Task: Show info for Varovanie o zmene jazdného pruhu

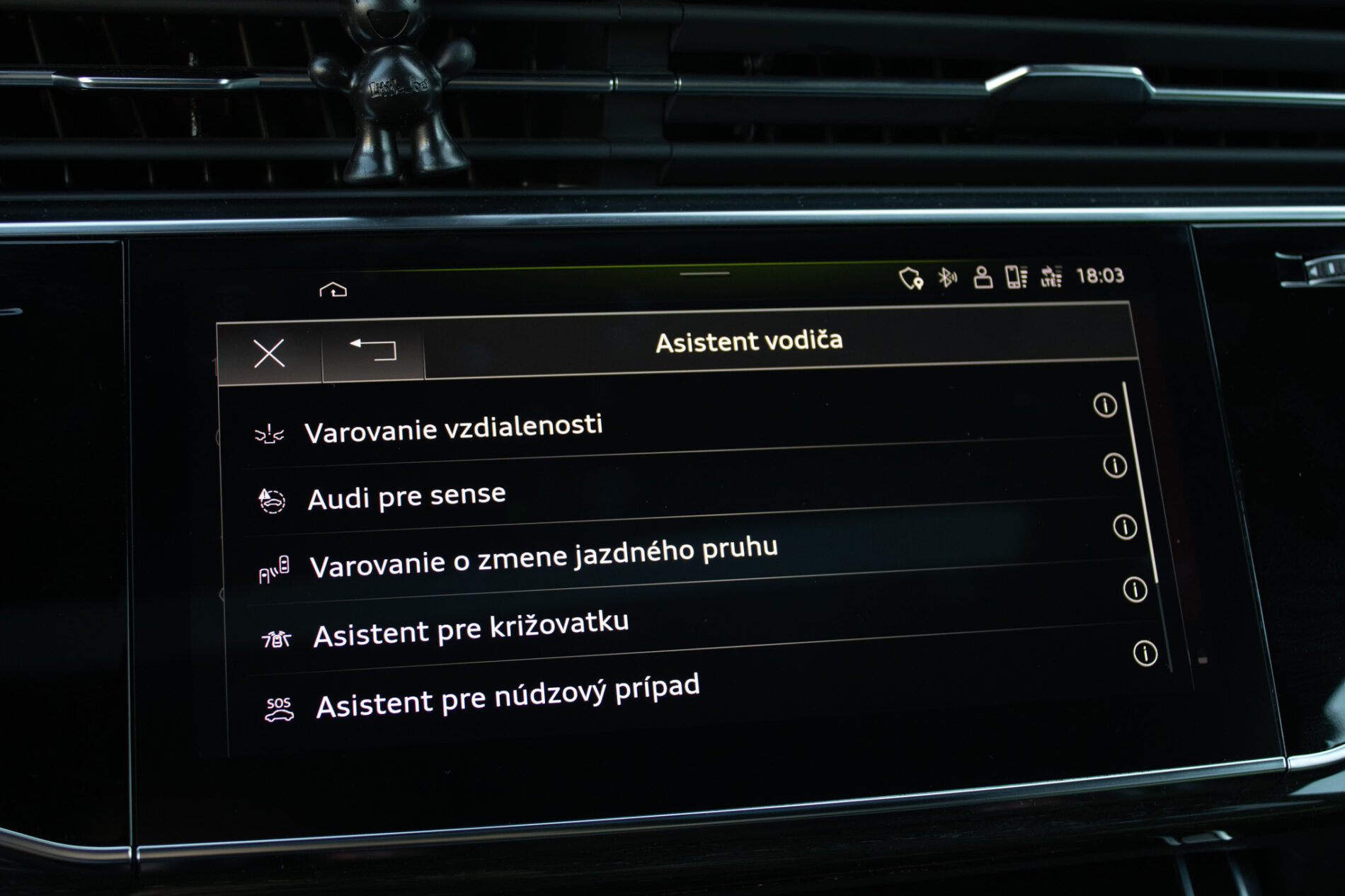Action: (x=1125, y=527)
